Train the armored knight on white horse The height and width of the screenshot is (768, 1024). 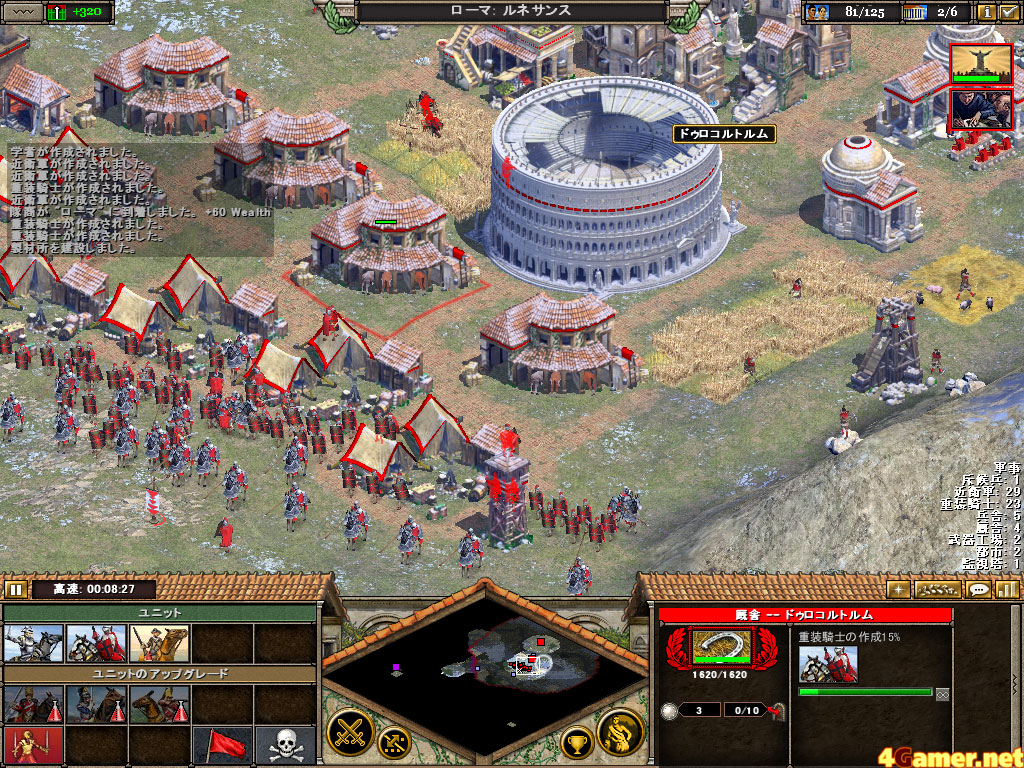(33, 643)
